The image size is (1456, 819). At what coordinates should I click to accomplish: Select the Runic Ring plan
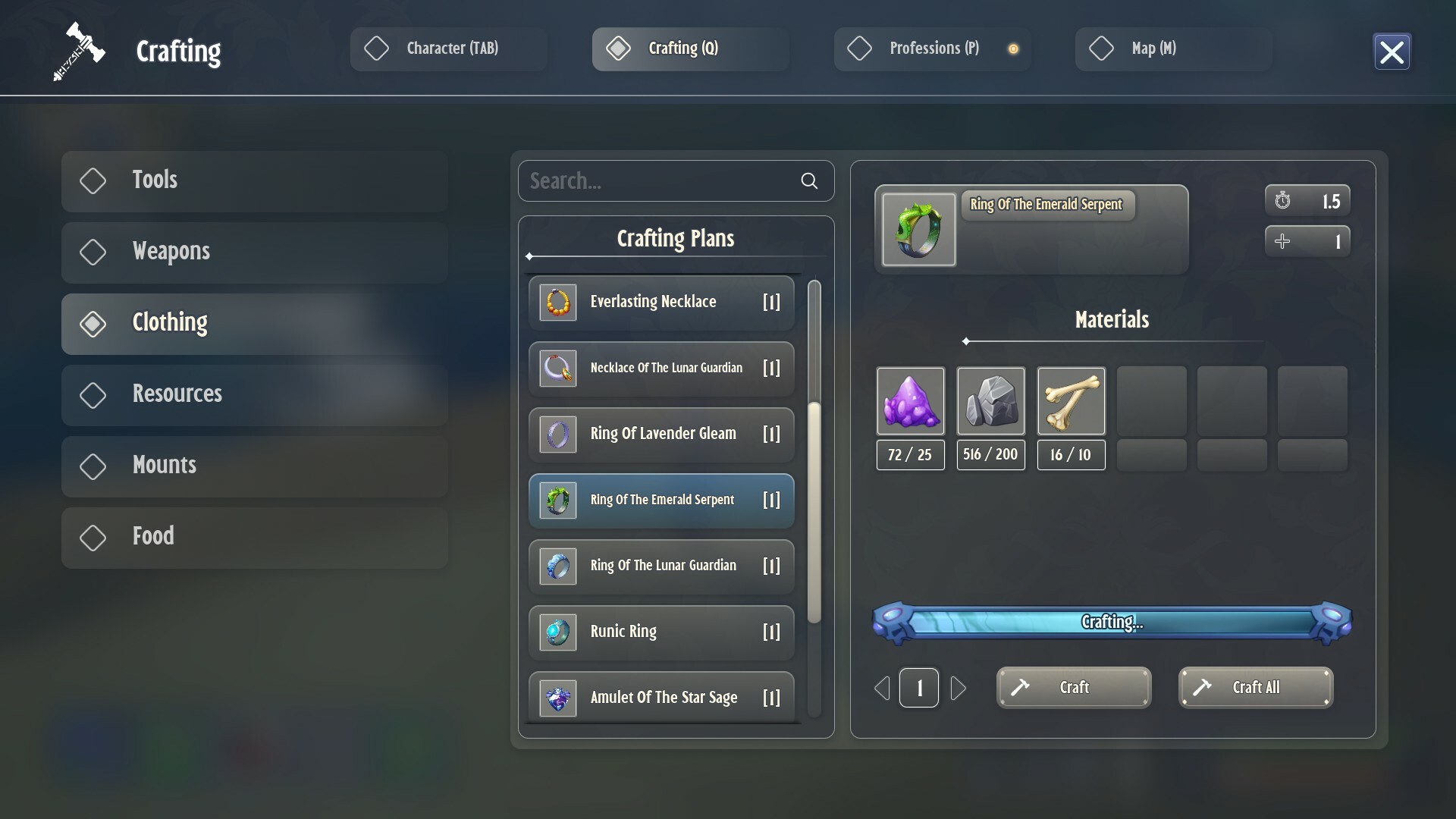661,632
